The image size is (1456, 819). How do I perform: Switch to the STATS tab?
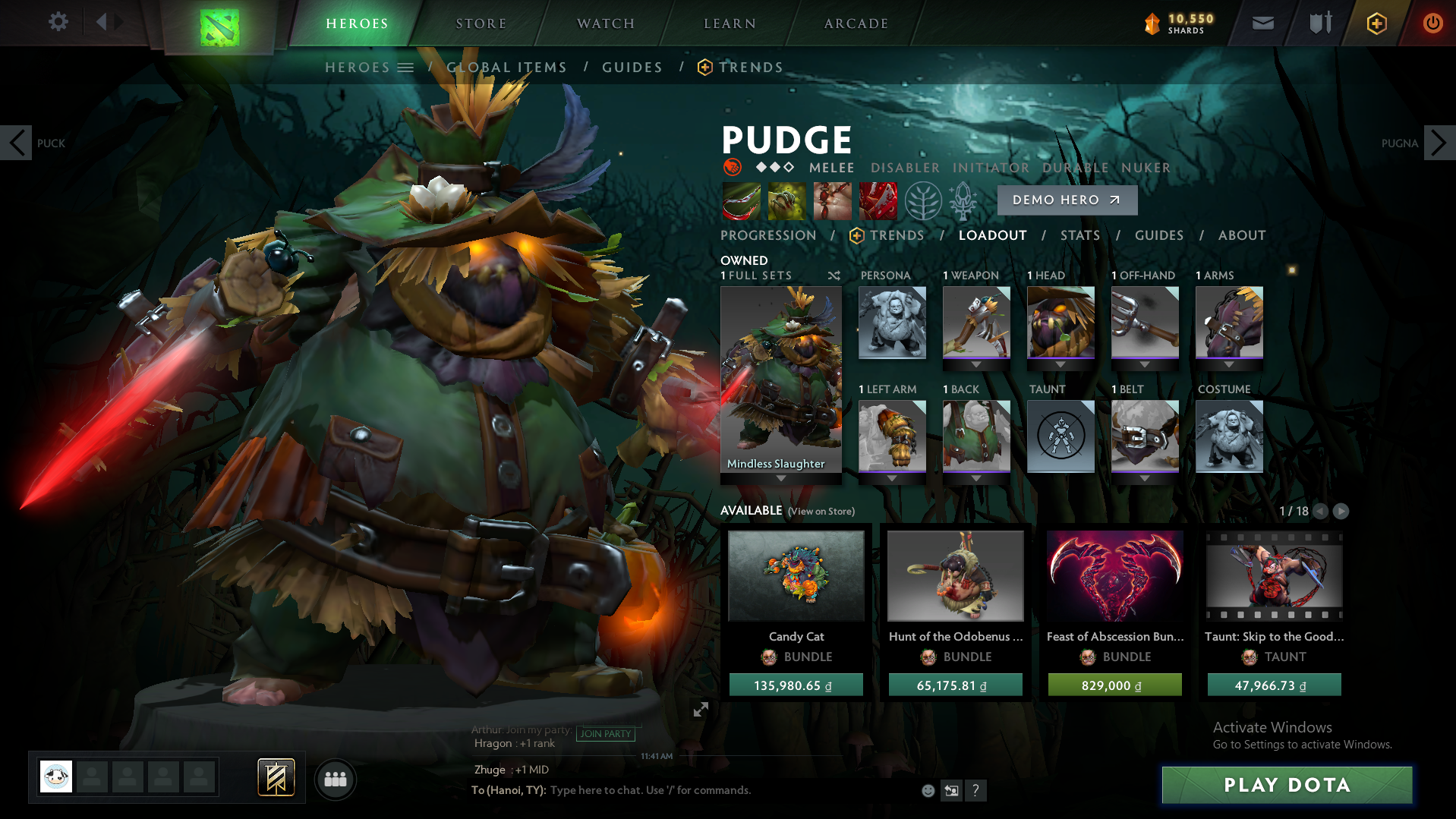[1079, 235]
